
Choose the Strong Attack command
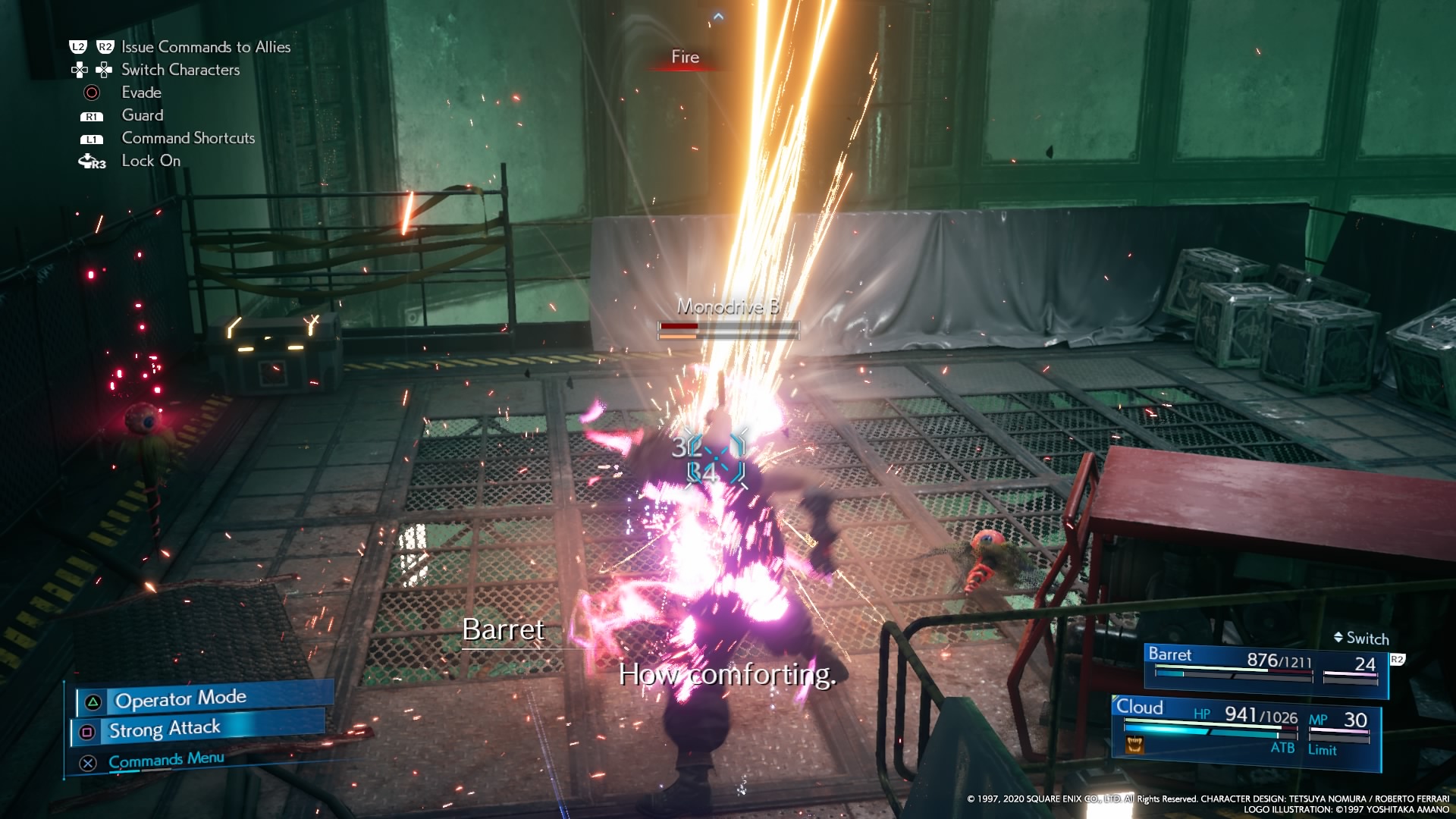(x=165, y=730)
